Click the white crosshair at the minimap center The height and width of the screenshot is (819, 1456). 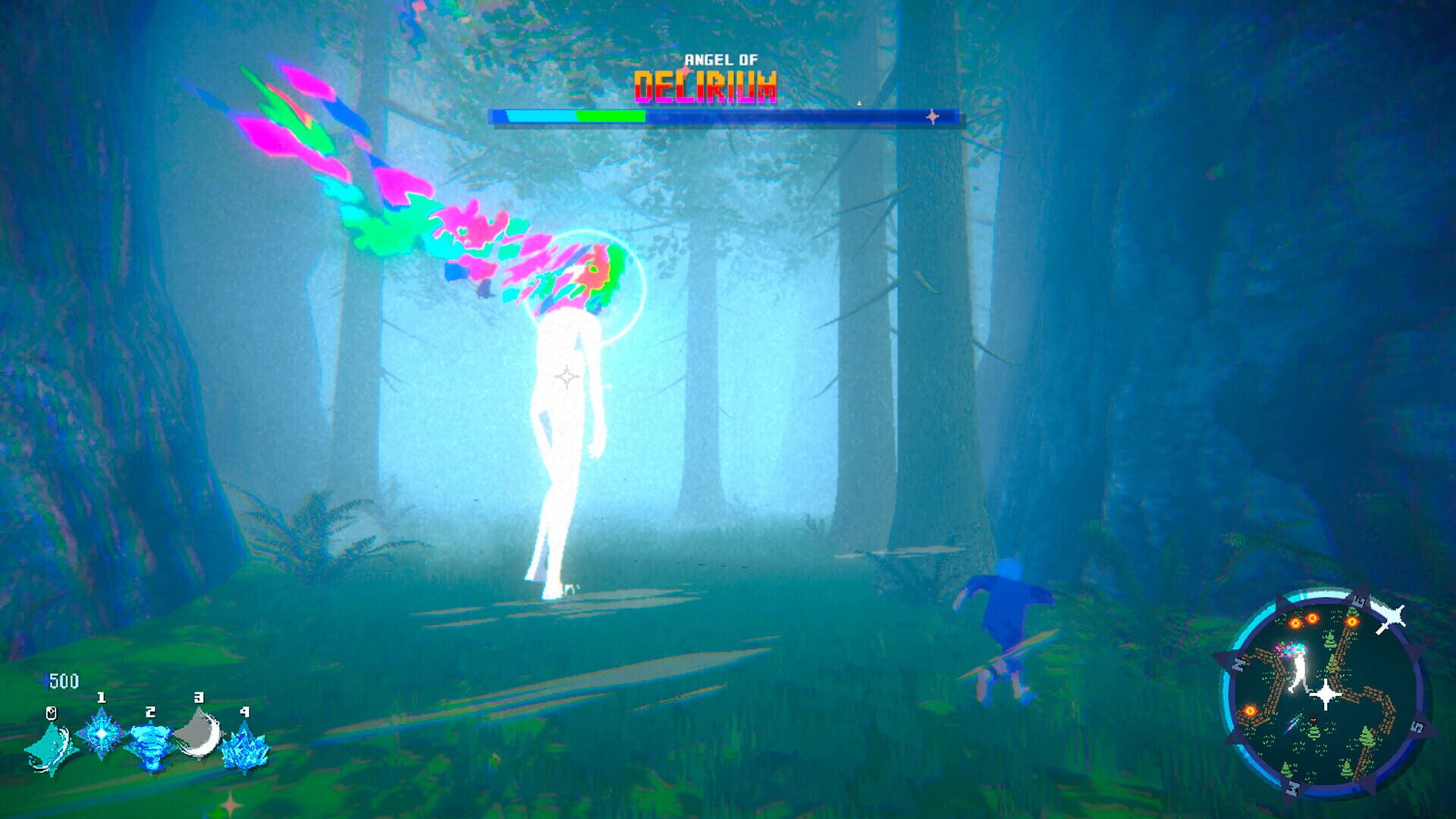point(1326,692)
